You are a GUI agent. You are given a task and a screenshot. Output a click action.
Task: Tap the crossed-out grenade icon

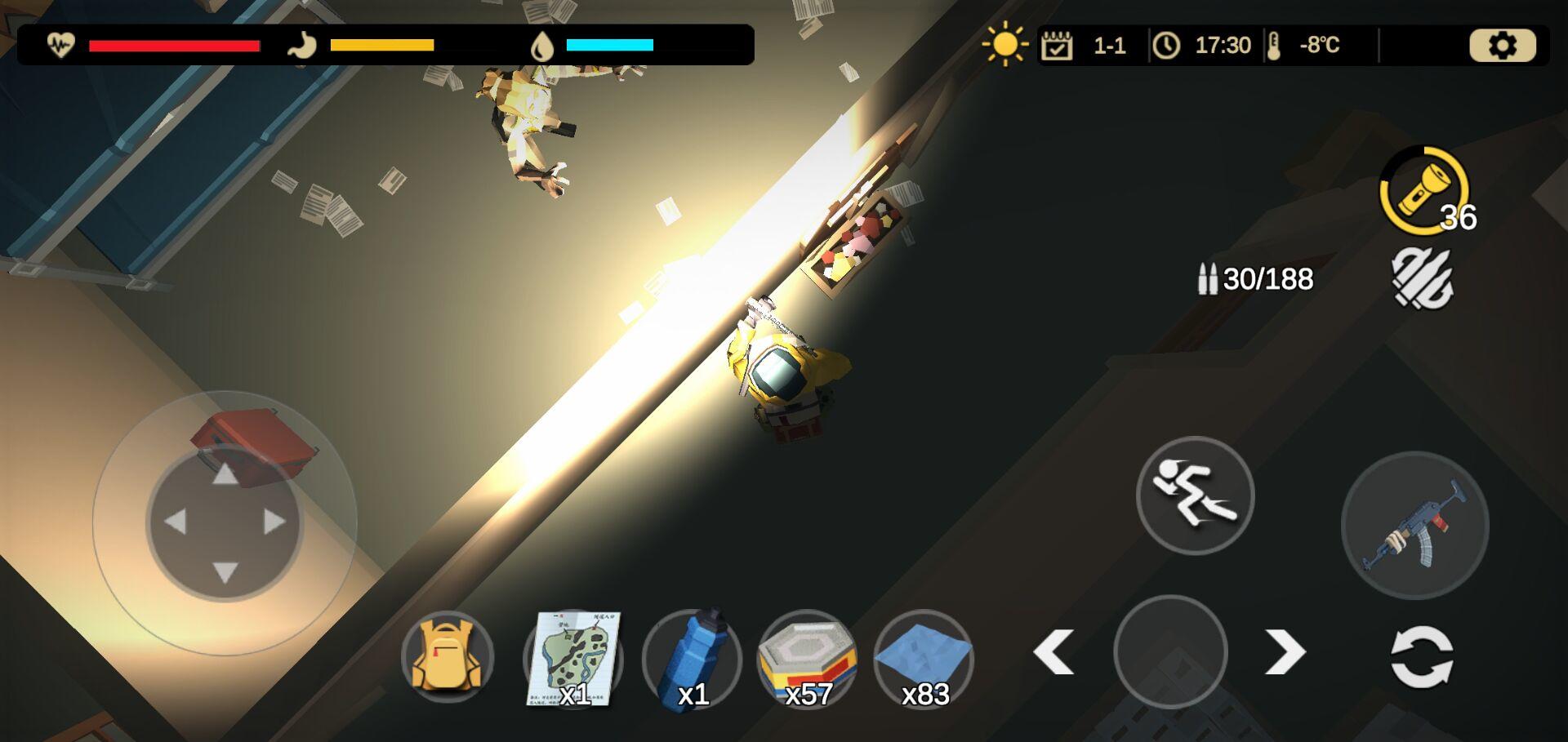[x=1422, y=279]
